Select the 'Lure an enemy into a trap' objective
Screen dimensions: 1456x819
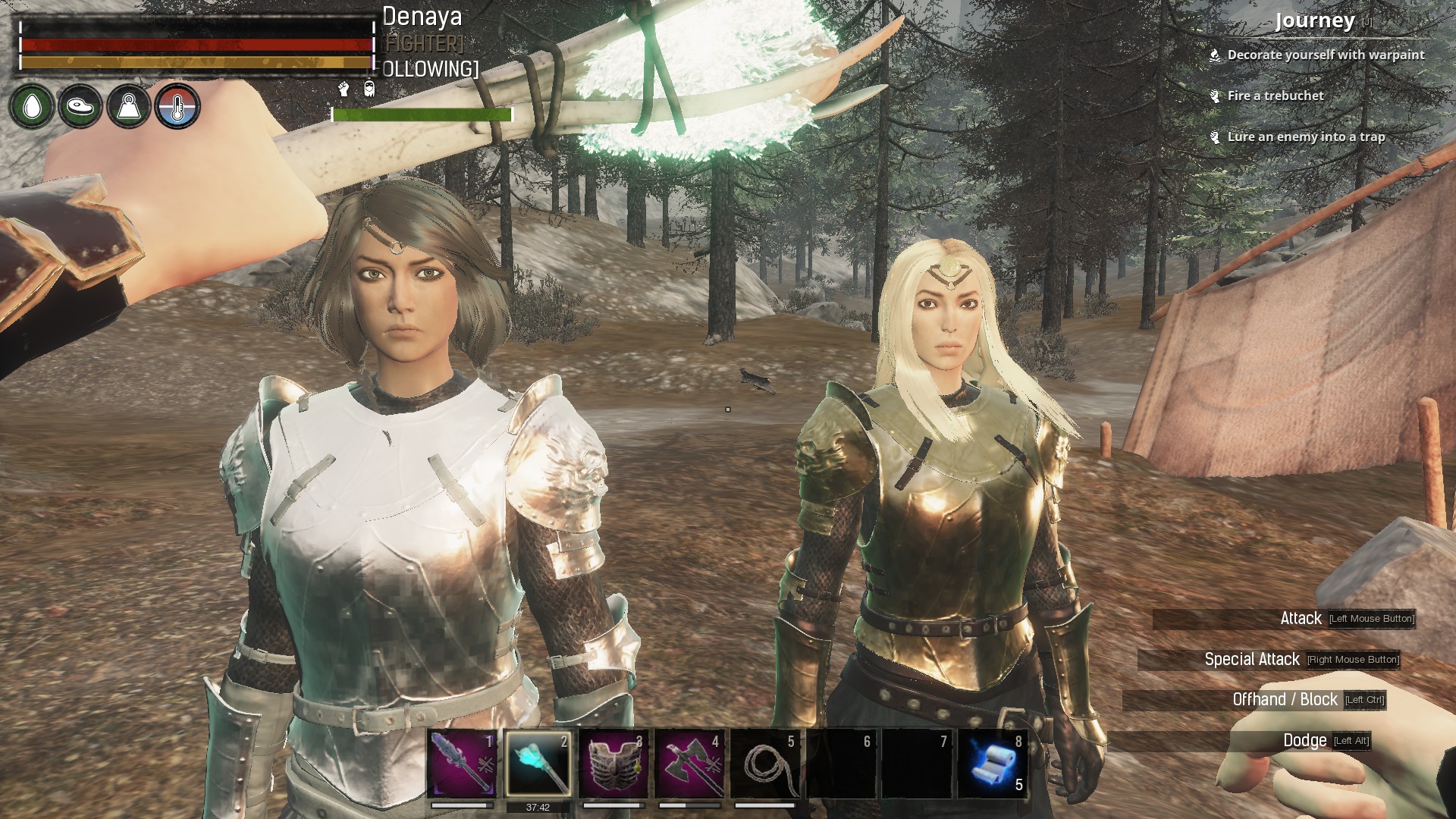pos(1306,137)
